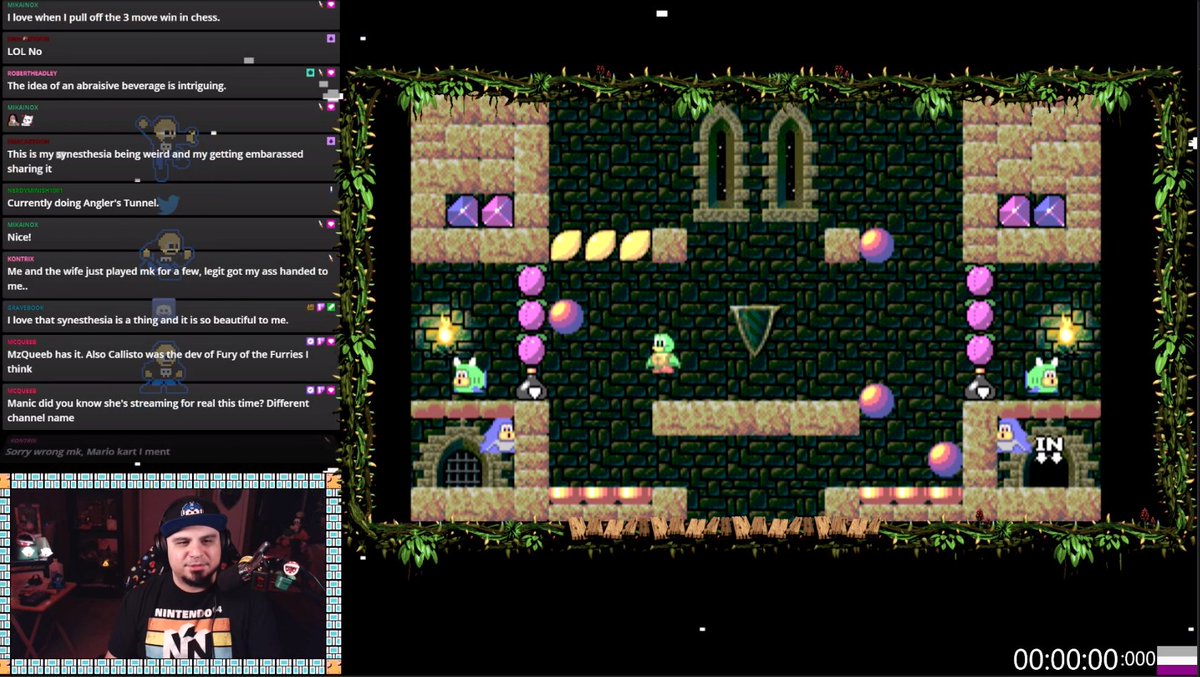The height and width of the screenshot is (677, 1200).
Task: Select the chat message mentioning Angler's Tunnel
Action: [x=83, y=203]
